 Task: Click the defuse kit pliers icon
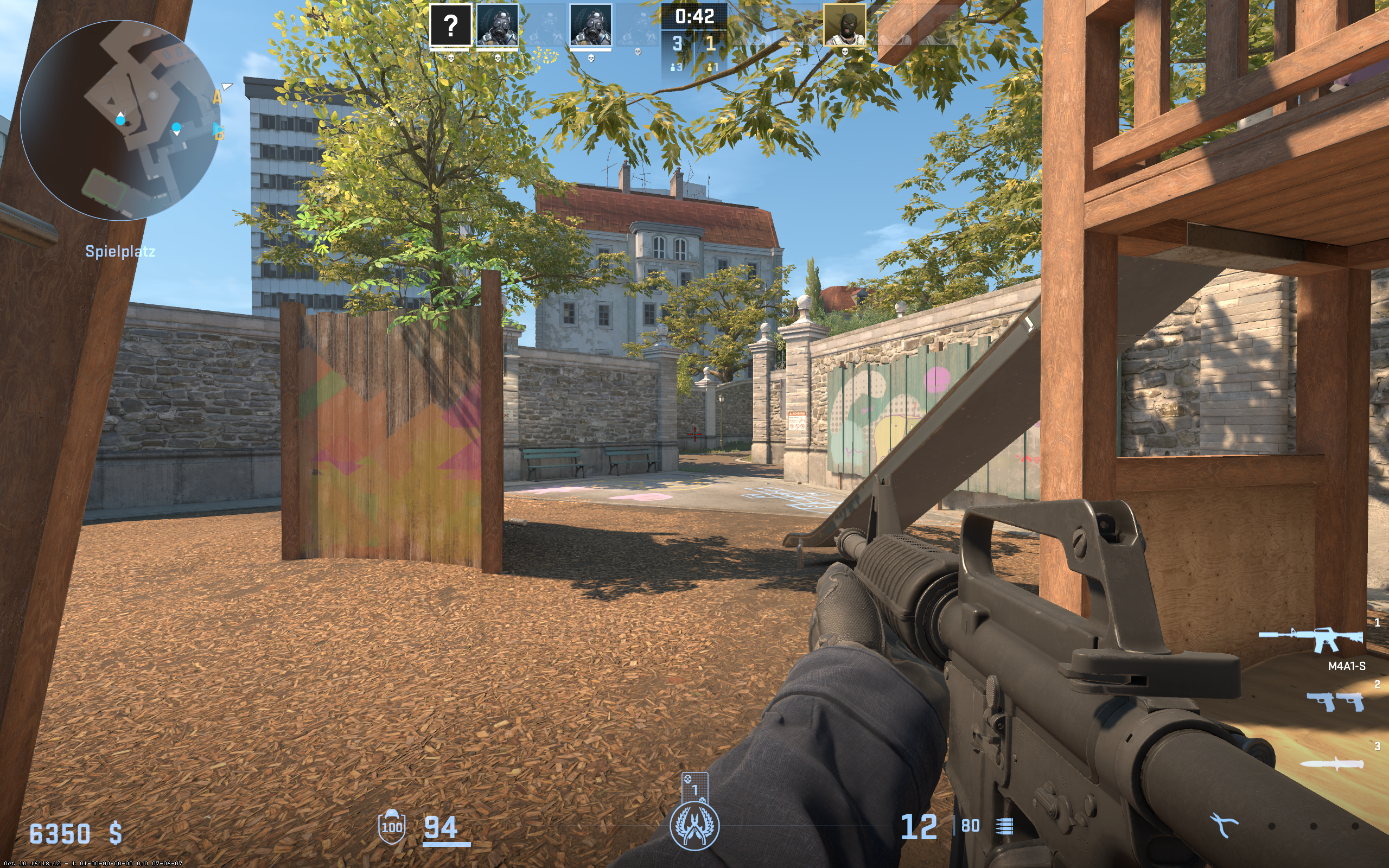pos(1224,826)
